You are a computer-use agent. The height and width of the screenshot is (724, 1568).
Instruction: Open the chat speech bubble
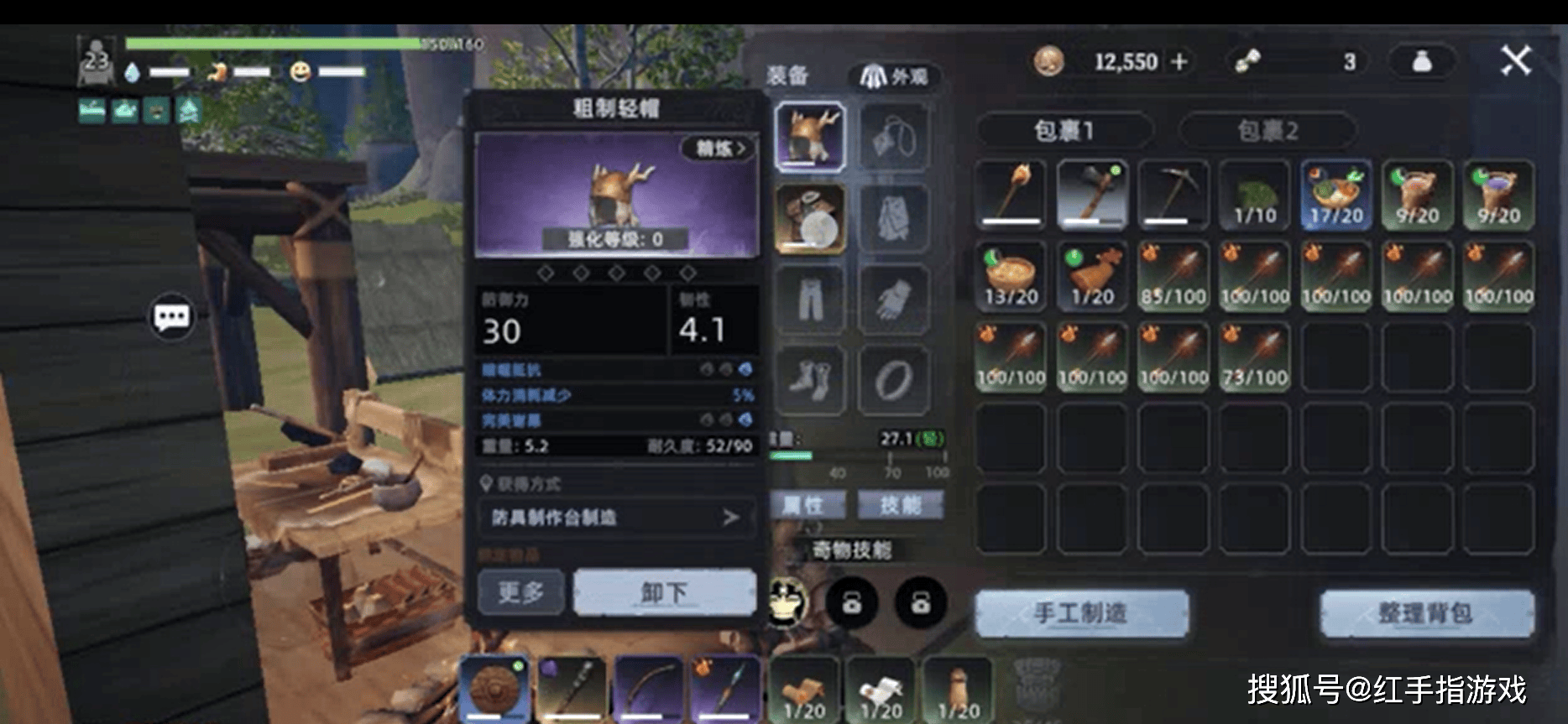coord(172,317)
